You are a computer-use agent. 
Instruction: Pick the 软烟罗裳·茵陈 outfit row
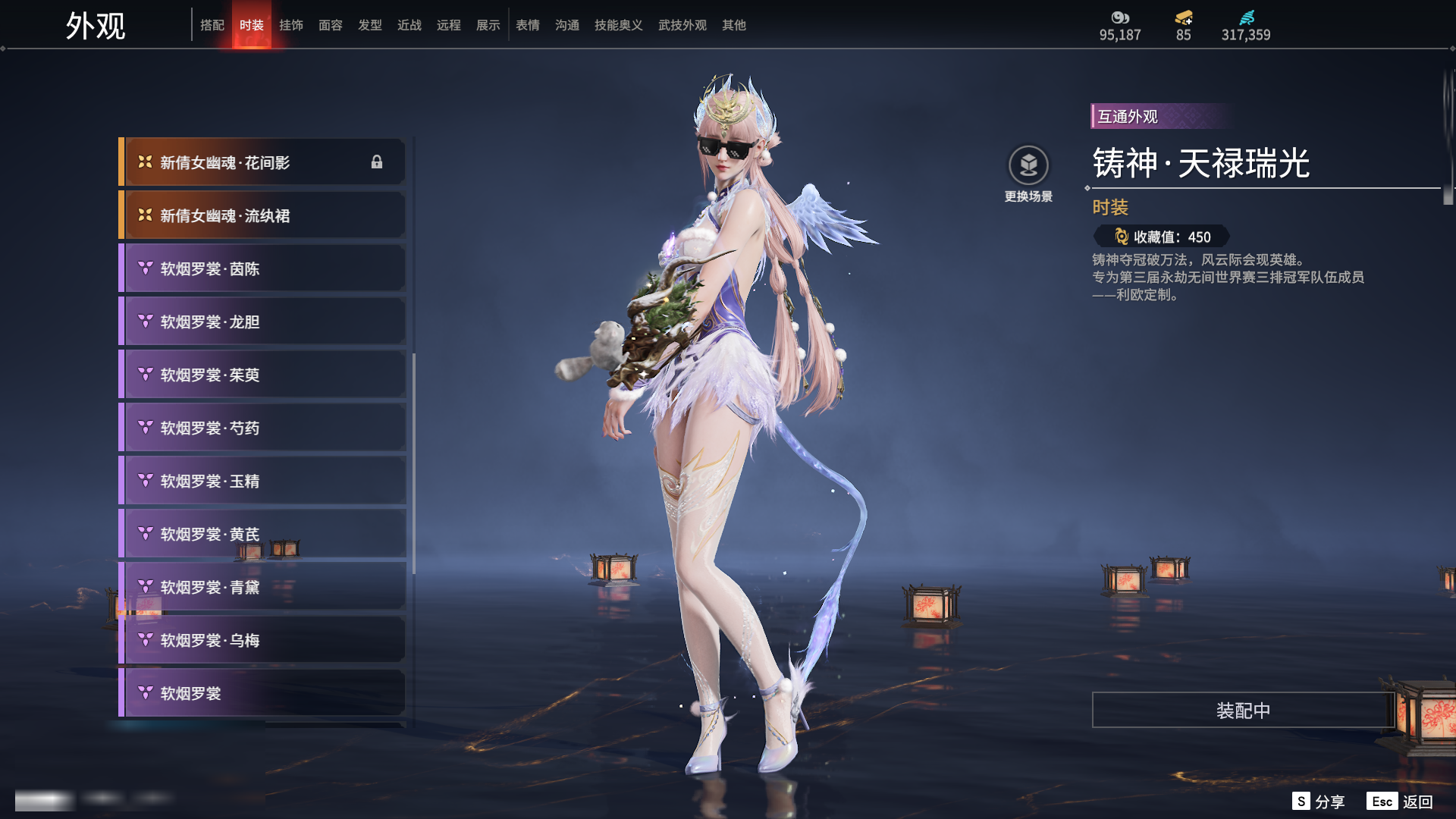(262, 268)
